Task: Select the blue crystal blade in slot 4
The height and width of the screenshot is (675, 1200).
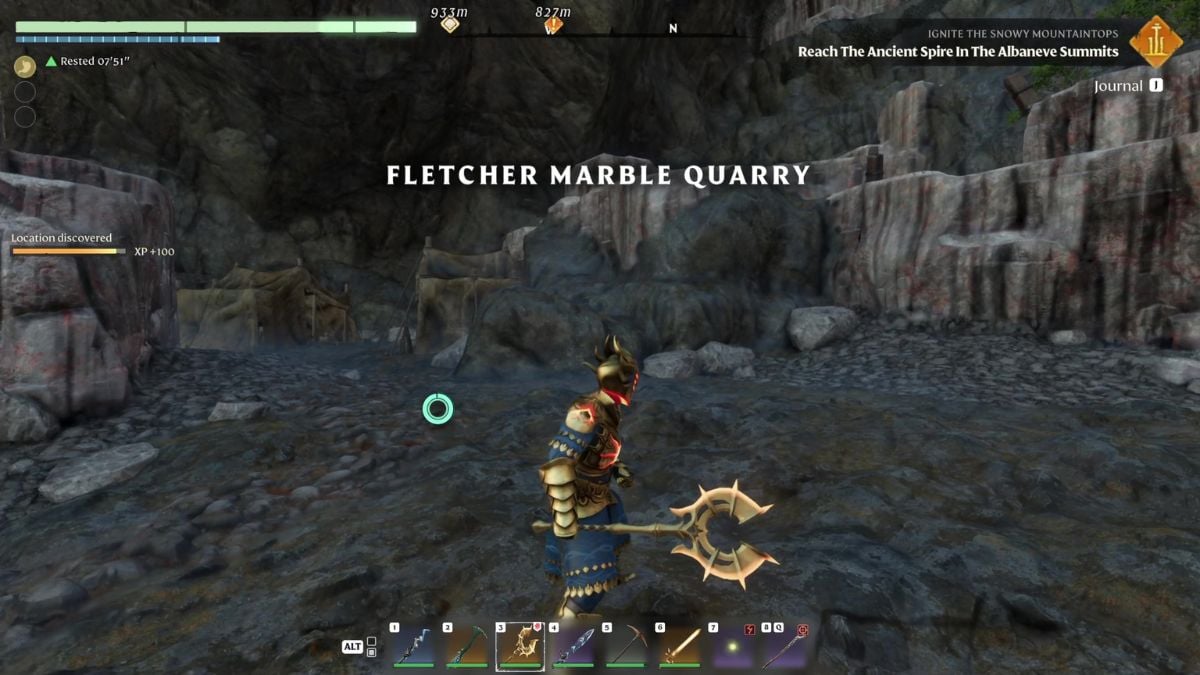Action: click(573, 646)
